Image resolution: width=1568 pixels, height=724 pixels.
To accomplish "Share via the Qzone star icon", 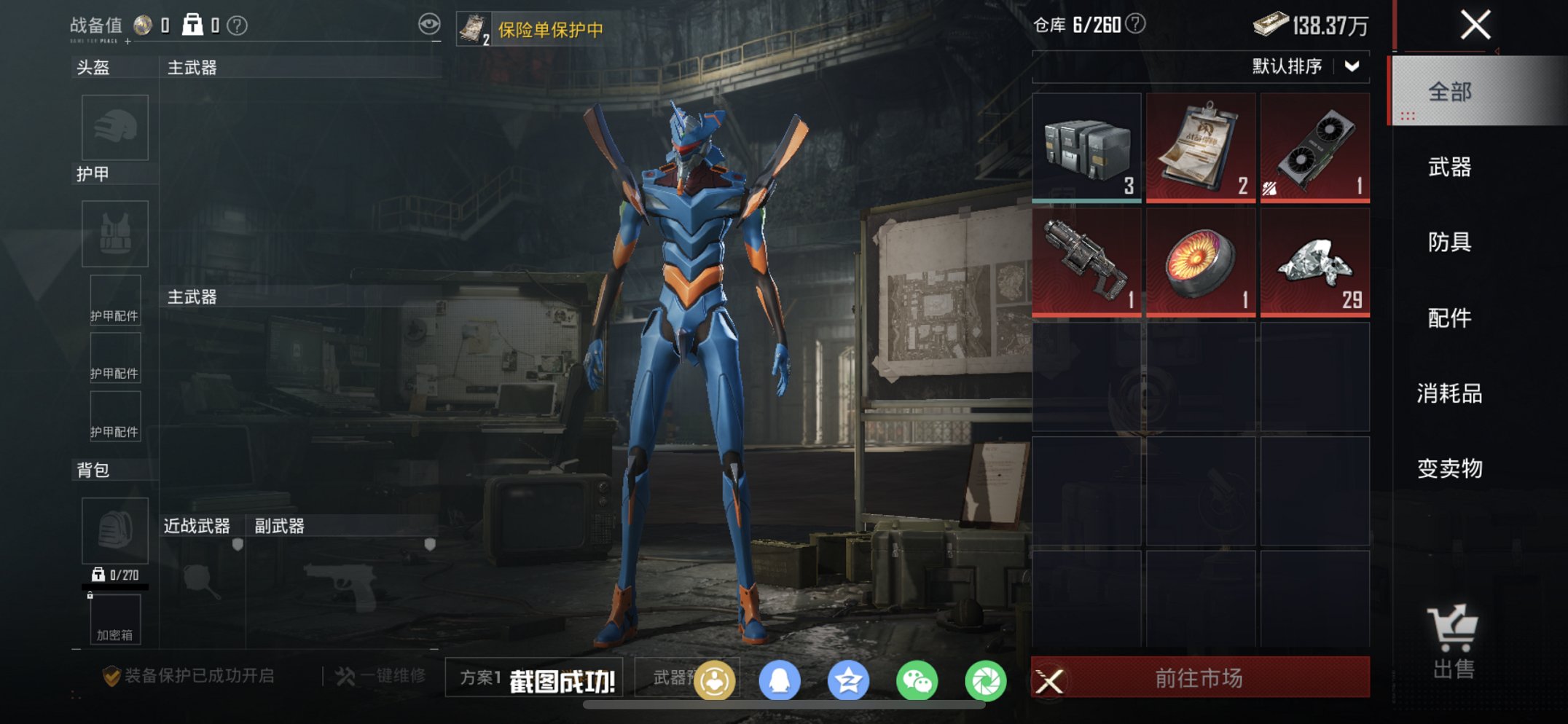I will coord(848,678).
